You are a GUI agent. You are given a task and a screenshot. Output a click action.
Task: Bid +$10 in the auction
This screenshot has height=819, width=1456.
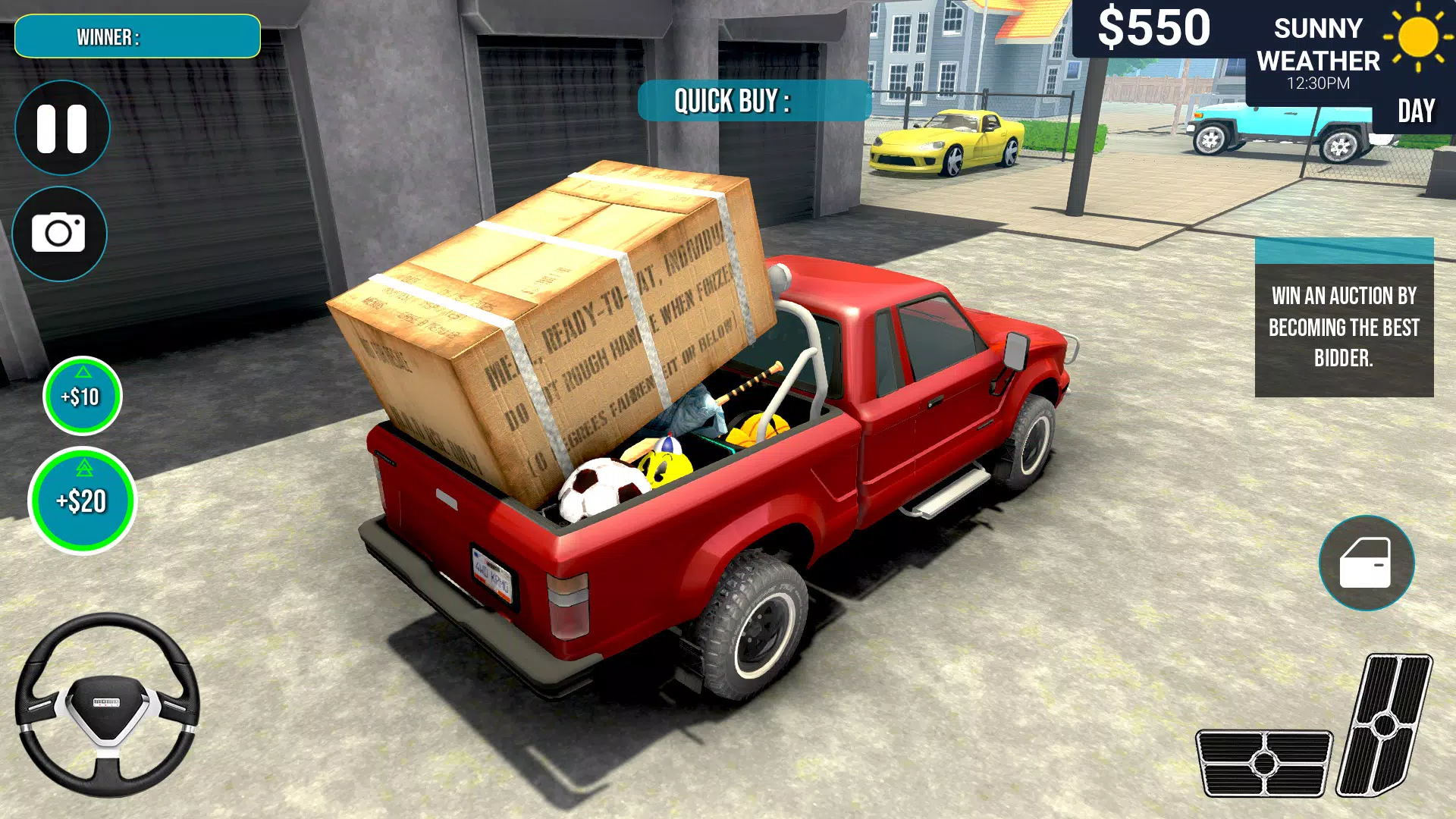coord(83,396)
